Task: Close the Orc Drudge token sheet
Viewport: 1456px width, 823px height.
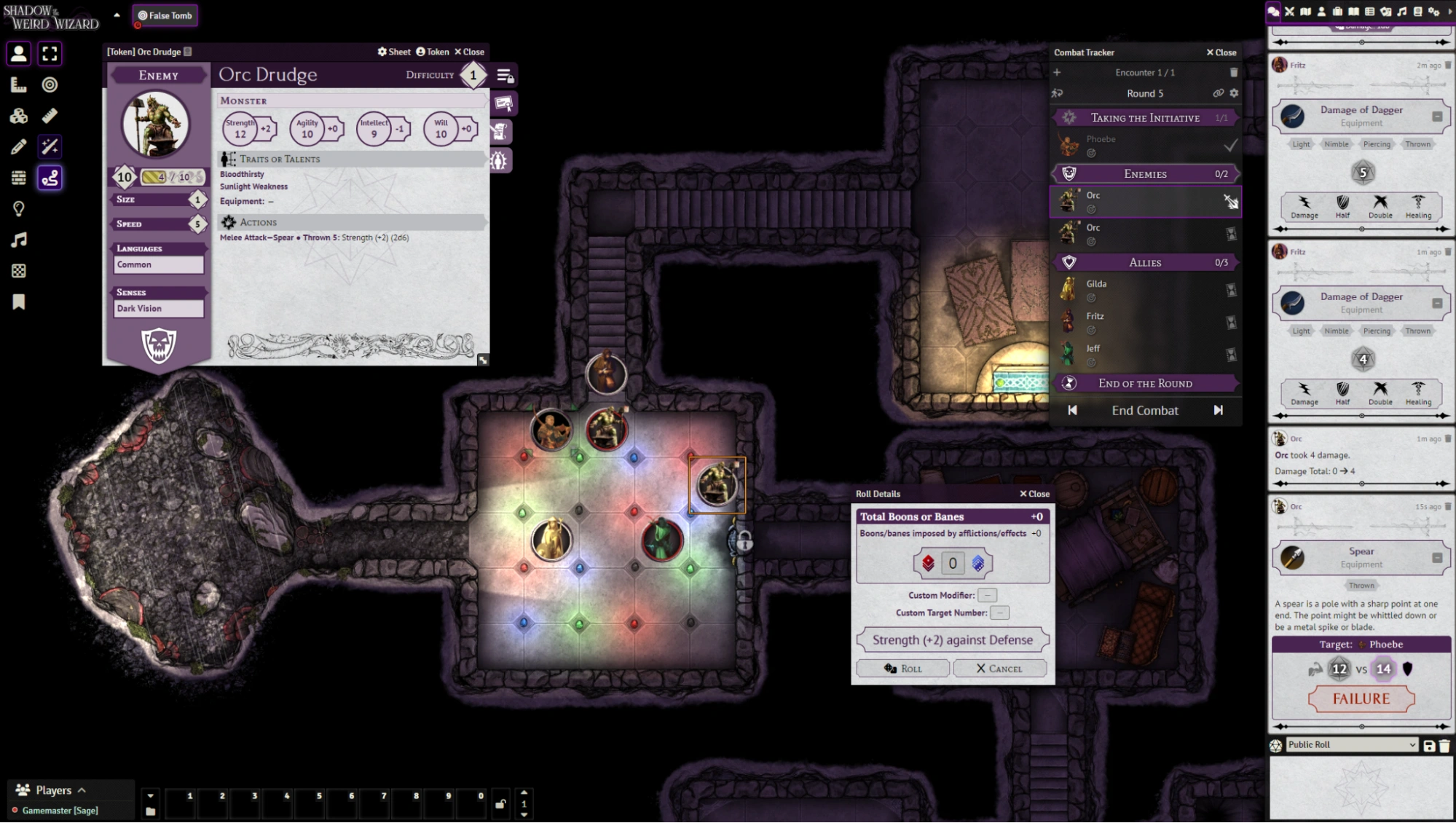Action: click(x=469, y=52)
